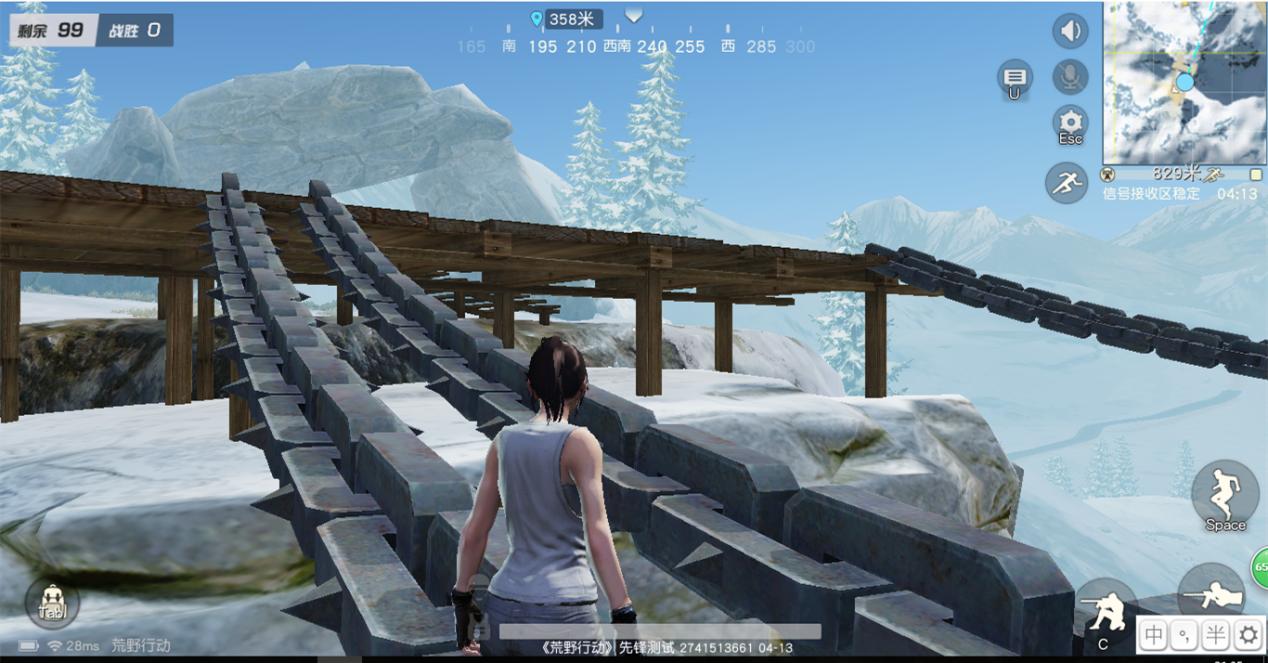Toggle the 半 half-width input mode
The height and width of the screenshot is (663, 1268).
click(1216, 634)
